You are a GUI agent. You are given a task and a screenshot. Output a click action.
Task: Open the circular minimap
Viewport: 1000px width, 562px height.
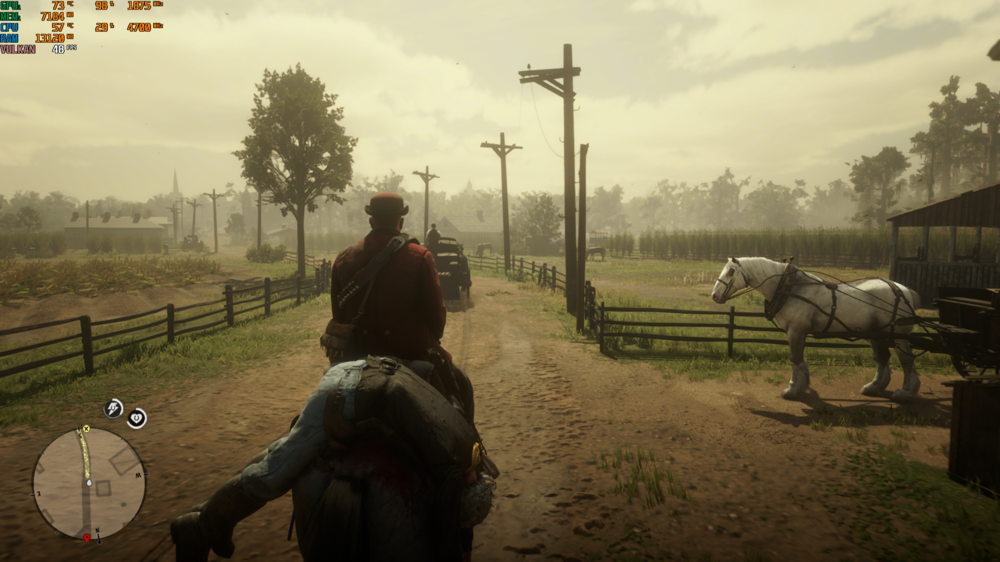89,484
